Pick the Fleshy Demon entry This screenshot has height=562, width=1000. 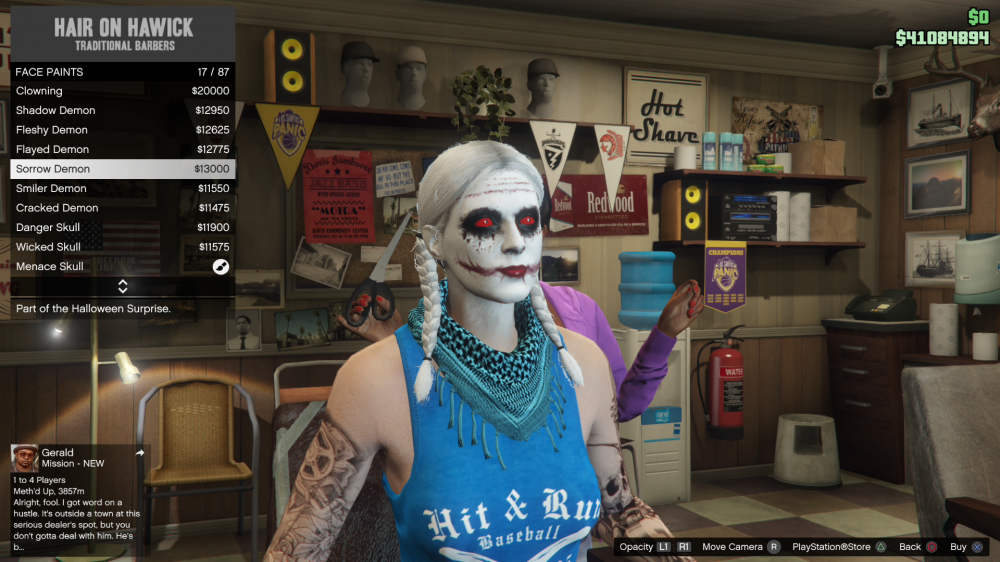pyautogui.click(x=122, y=130)
